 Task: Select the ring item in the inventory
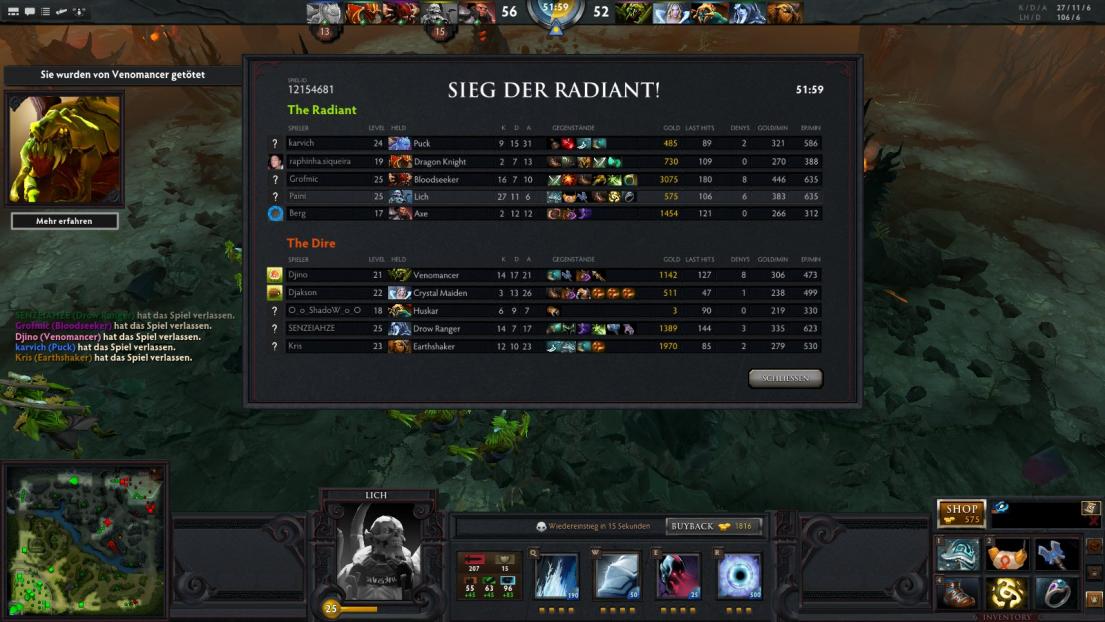[1056, 593]
